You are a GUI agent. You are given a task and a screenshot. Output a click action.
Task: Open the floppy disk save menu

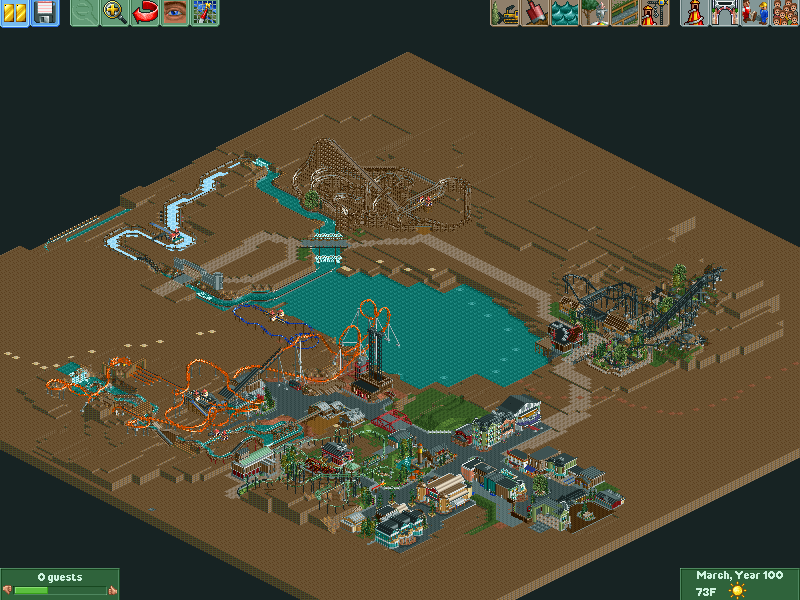click(x=45, y=13)
